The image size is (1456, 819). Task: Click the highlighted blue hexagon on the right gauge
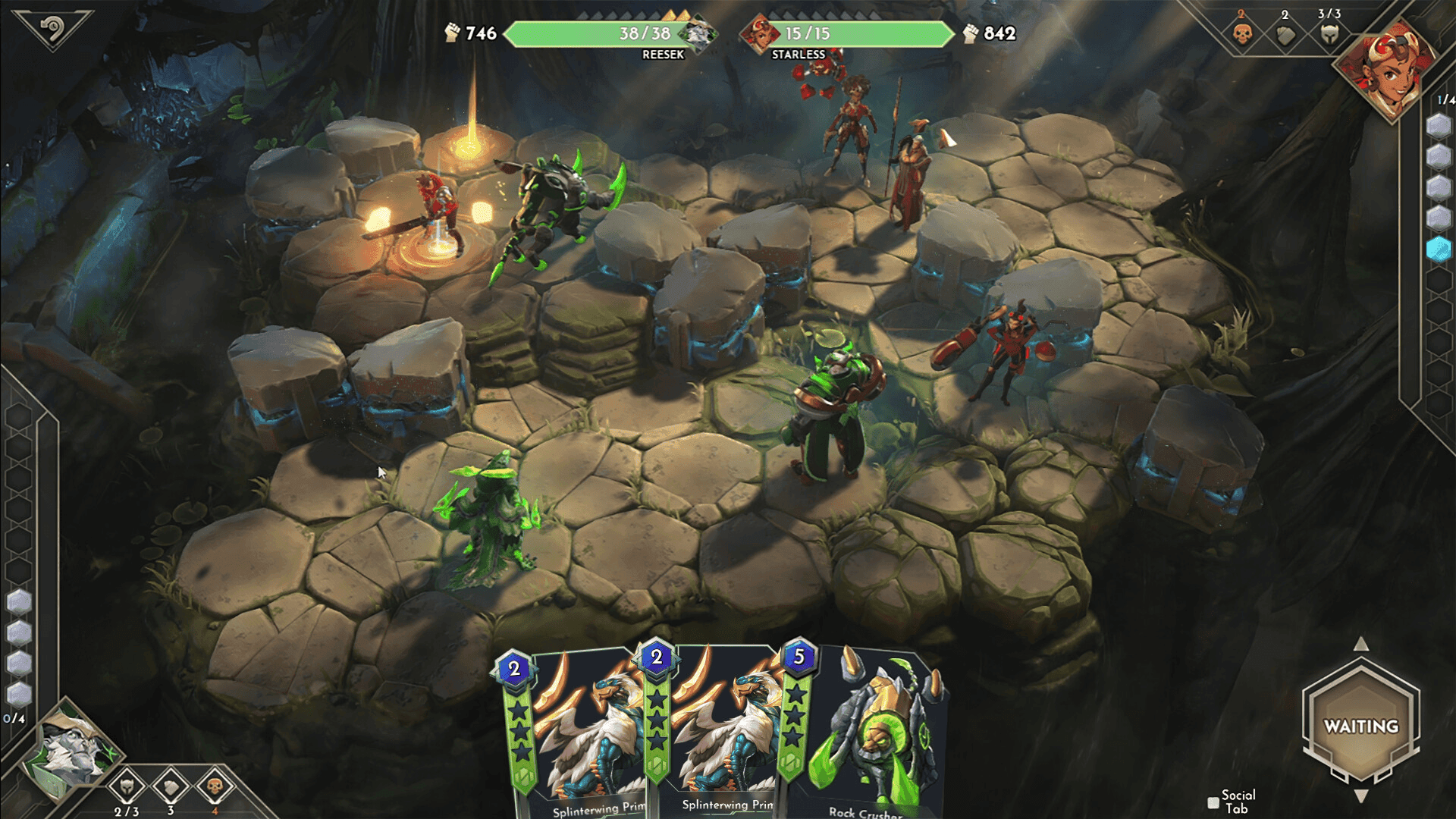[1439, 243]
